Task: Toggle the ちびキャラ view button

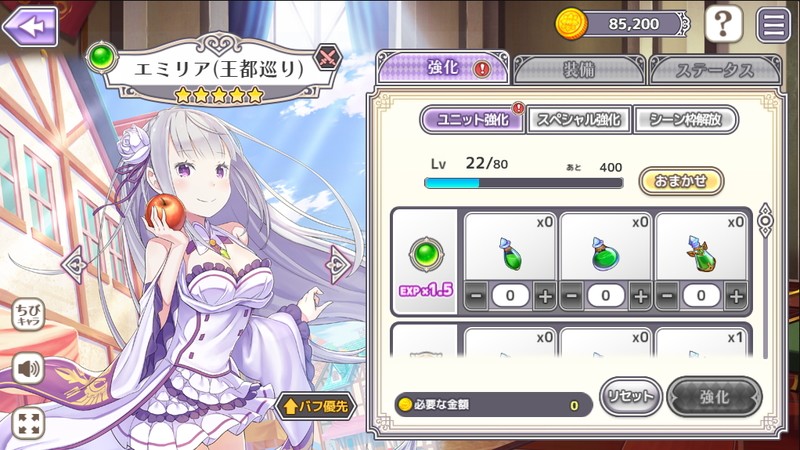Action: point(28,315)
